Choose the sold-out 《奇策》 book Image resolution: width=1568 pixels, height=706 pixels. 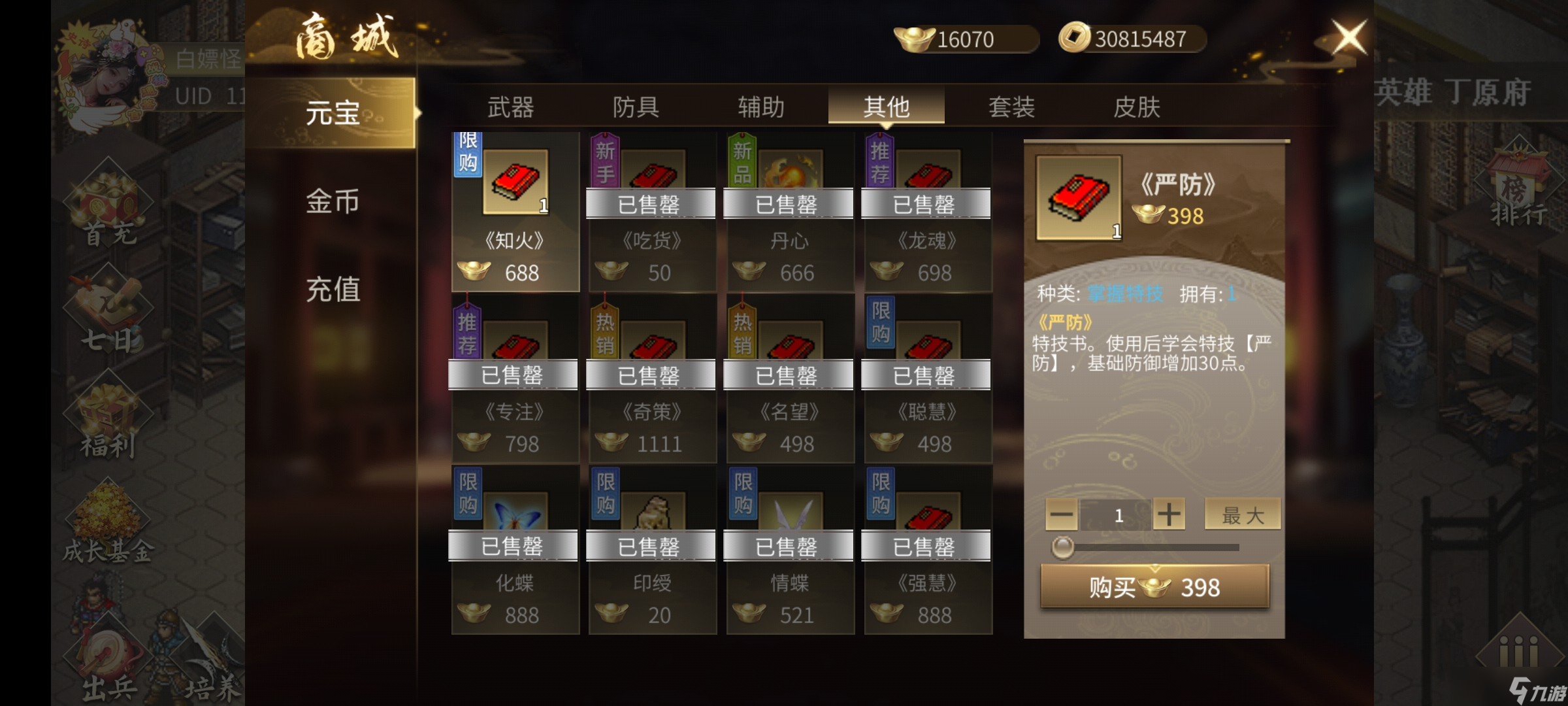coord(652,382)
